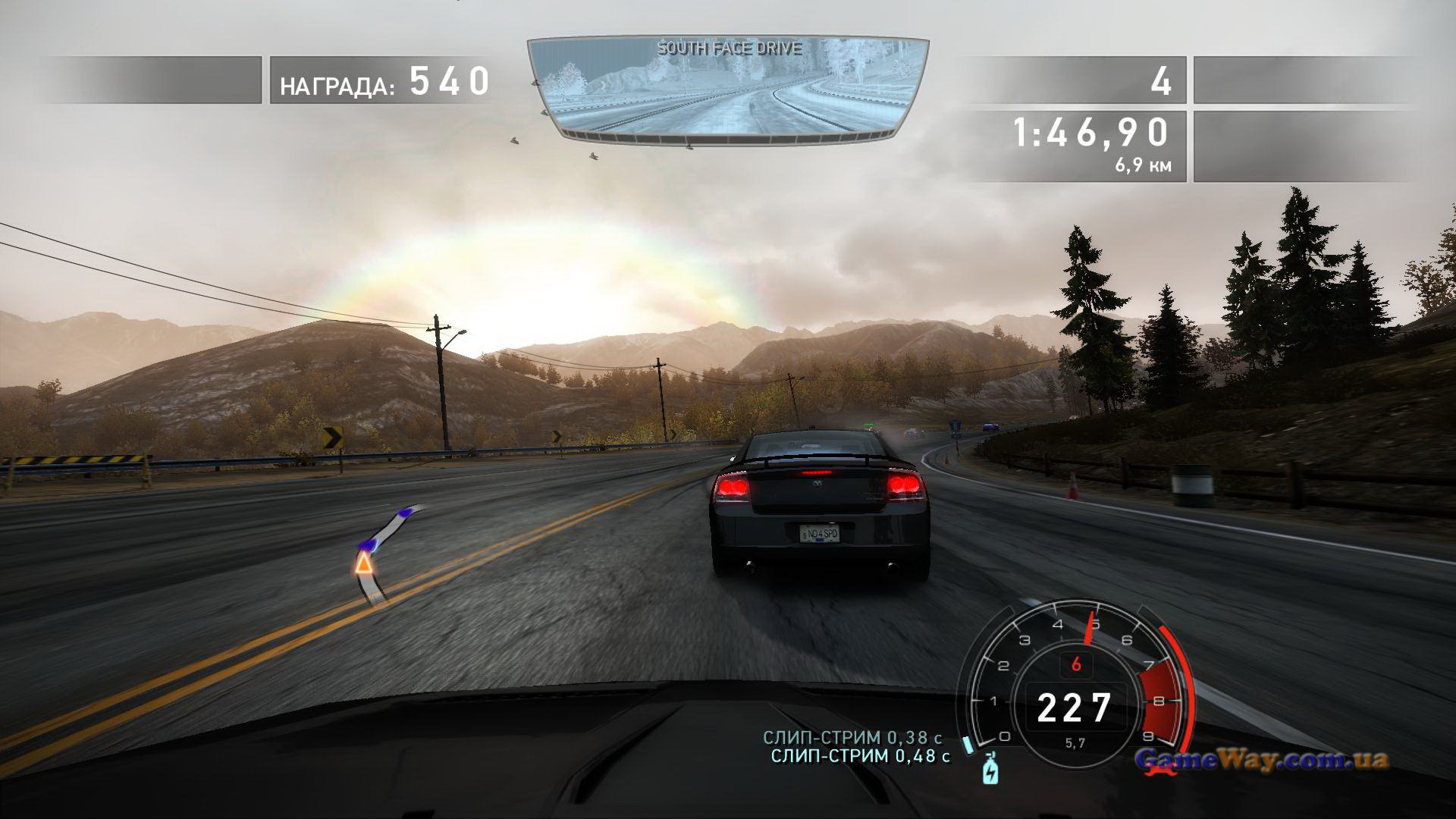1456x819 pixels.
Task: Open the GameWay.com.ua watermark link
Action: click(x=1262, y=759)
